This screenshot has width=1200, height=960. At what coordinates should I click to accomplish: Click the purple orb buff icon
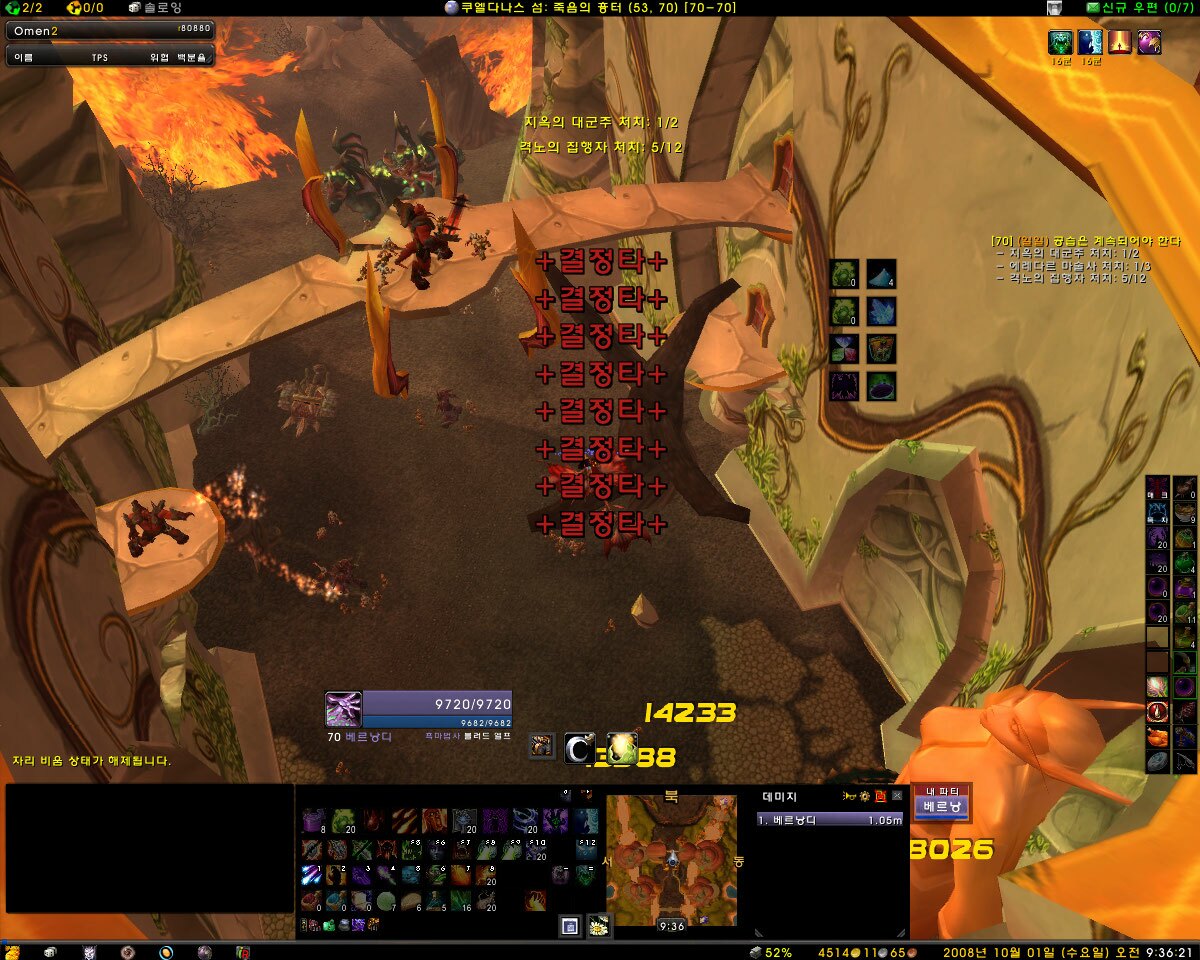(1149, 42)
